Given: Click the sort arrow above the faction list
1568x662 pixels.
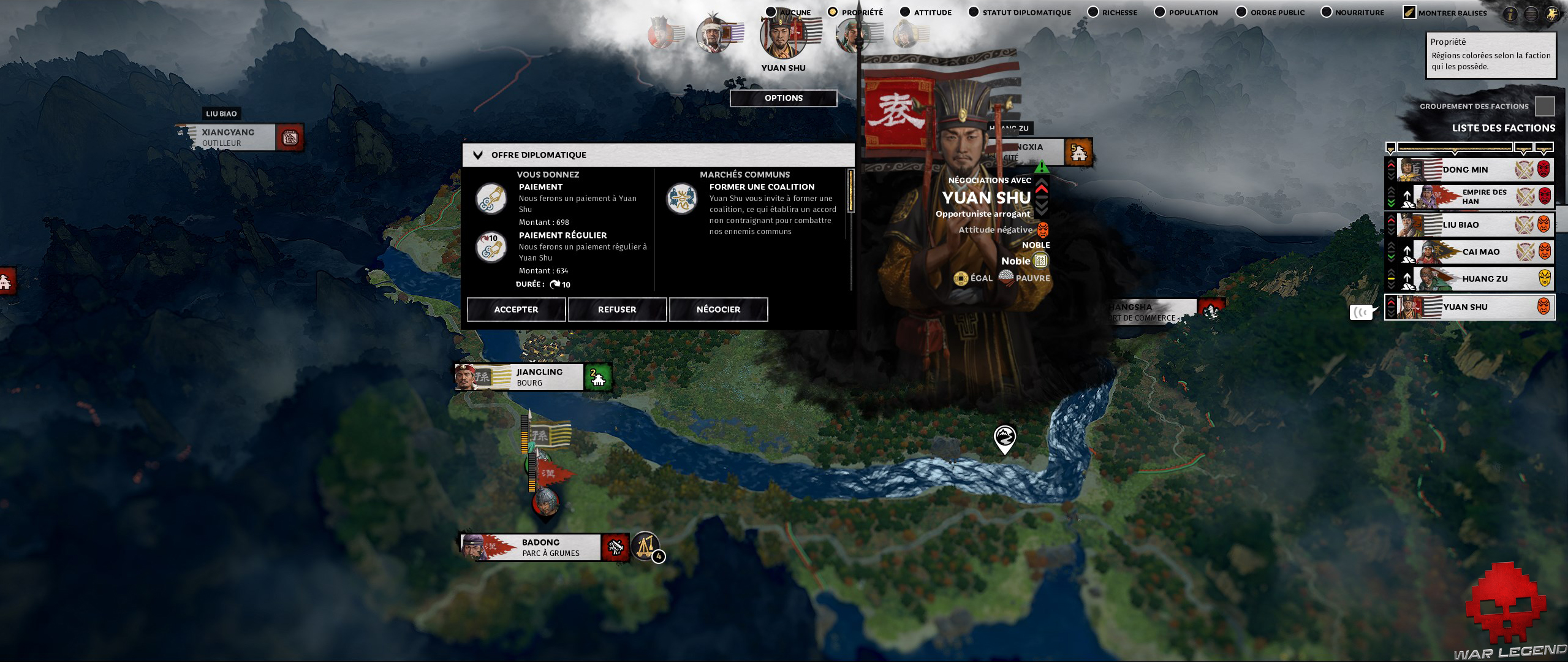Looking at the screenshot, I should [x=1390, y=147].
